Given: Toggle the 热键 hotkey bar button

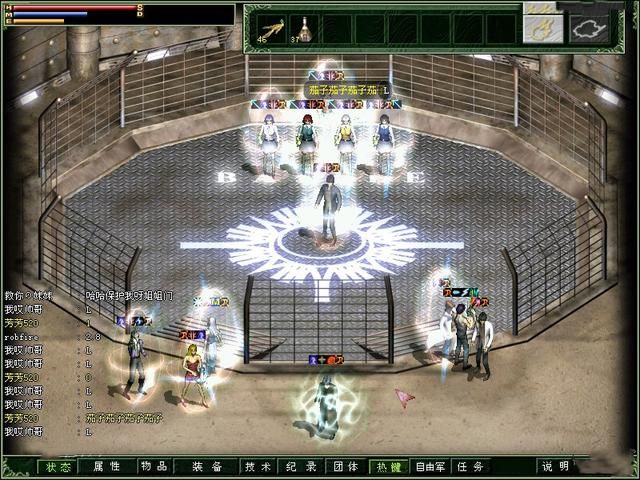Looking at the screenshot, I should (x=388, y=467).
